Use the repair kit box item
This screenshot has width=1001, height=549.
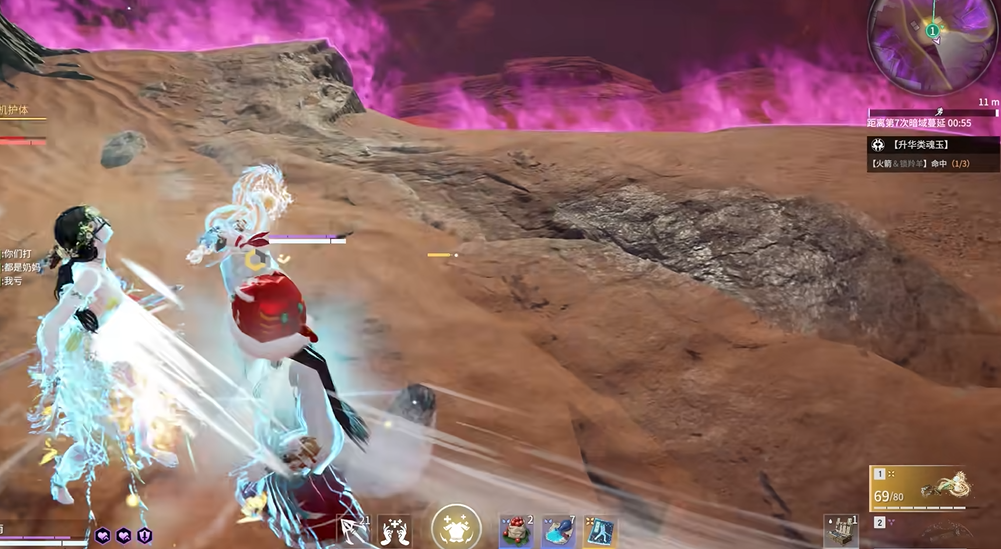[x=841, y=531]
